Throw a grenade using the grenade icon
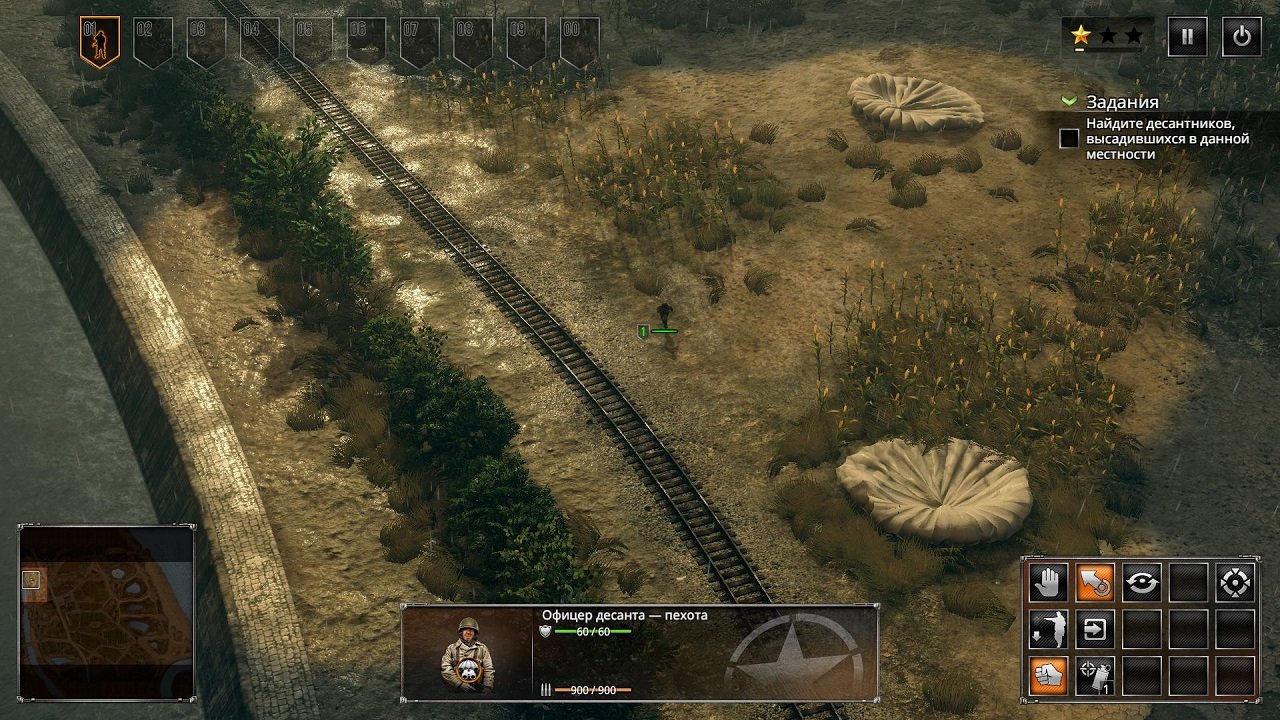Viewport: 1280px width, 720px height. (1096, 676)
